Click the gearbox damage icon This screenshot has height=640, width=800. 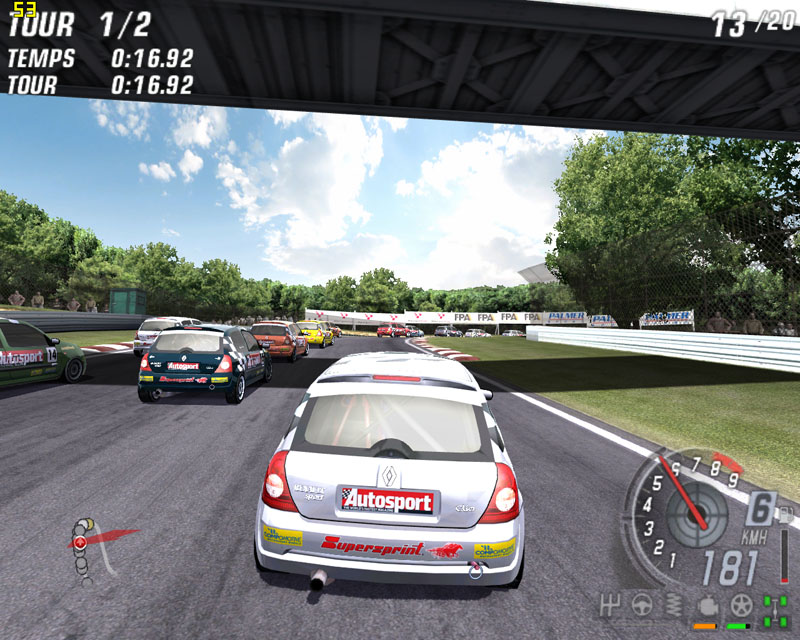point(607,606)
